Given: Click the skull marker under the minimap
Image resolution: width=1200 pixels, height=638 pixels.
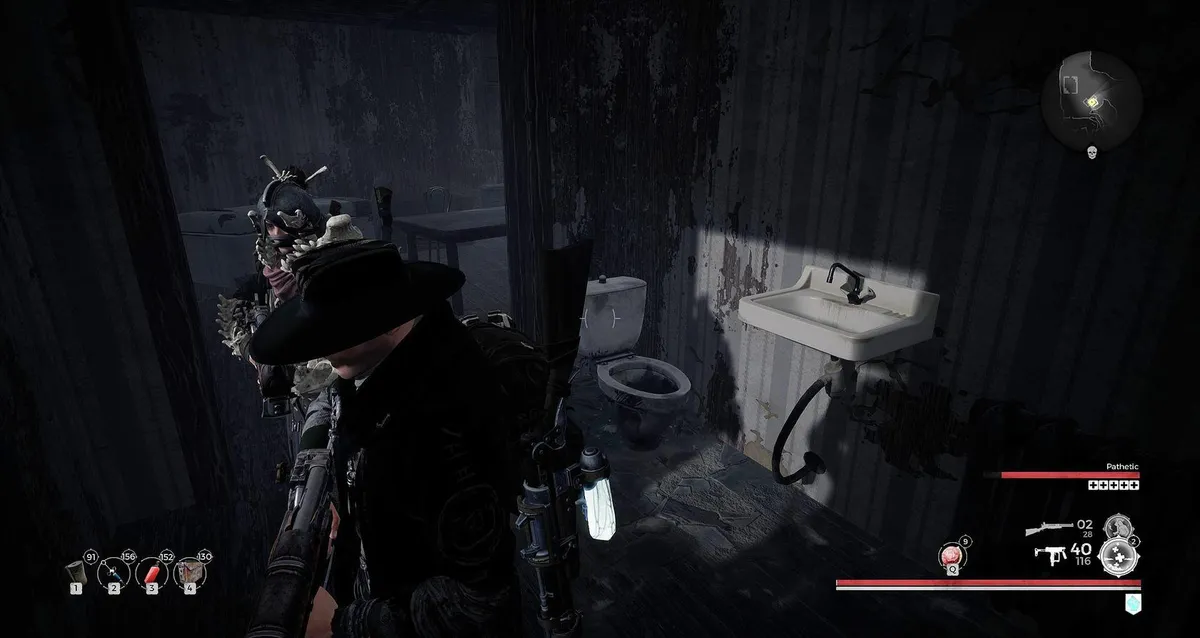Looking at the screenshot, I should (x=1093, y=151).
